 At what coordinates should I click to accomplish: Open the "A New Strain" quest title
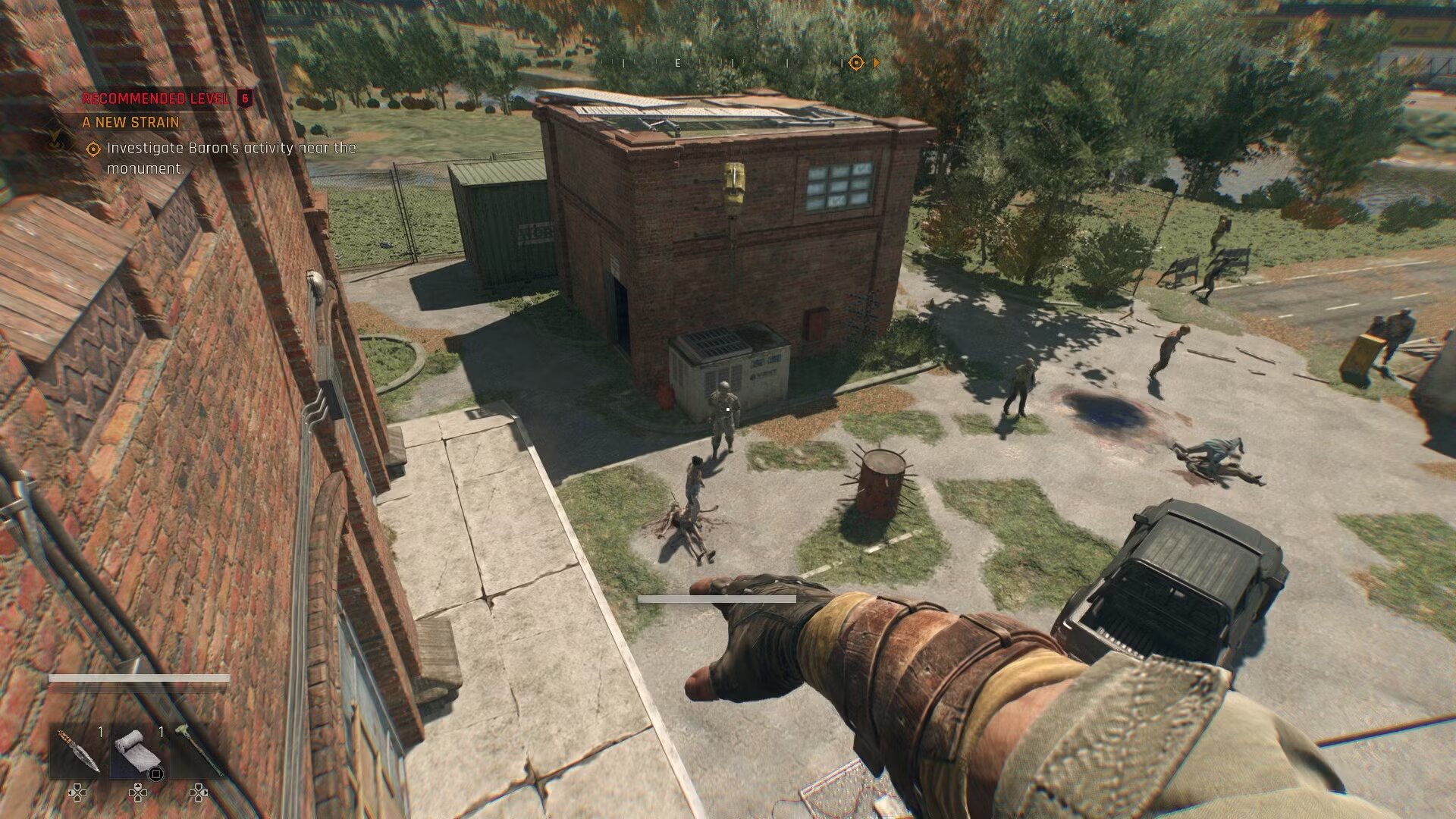(x=130, y=122)
